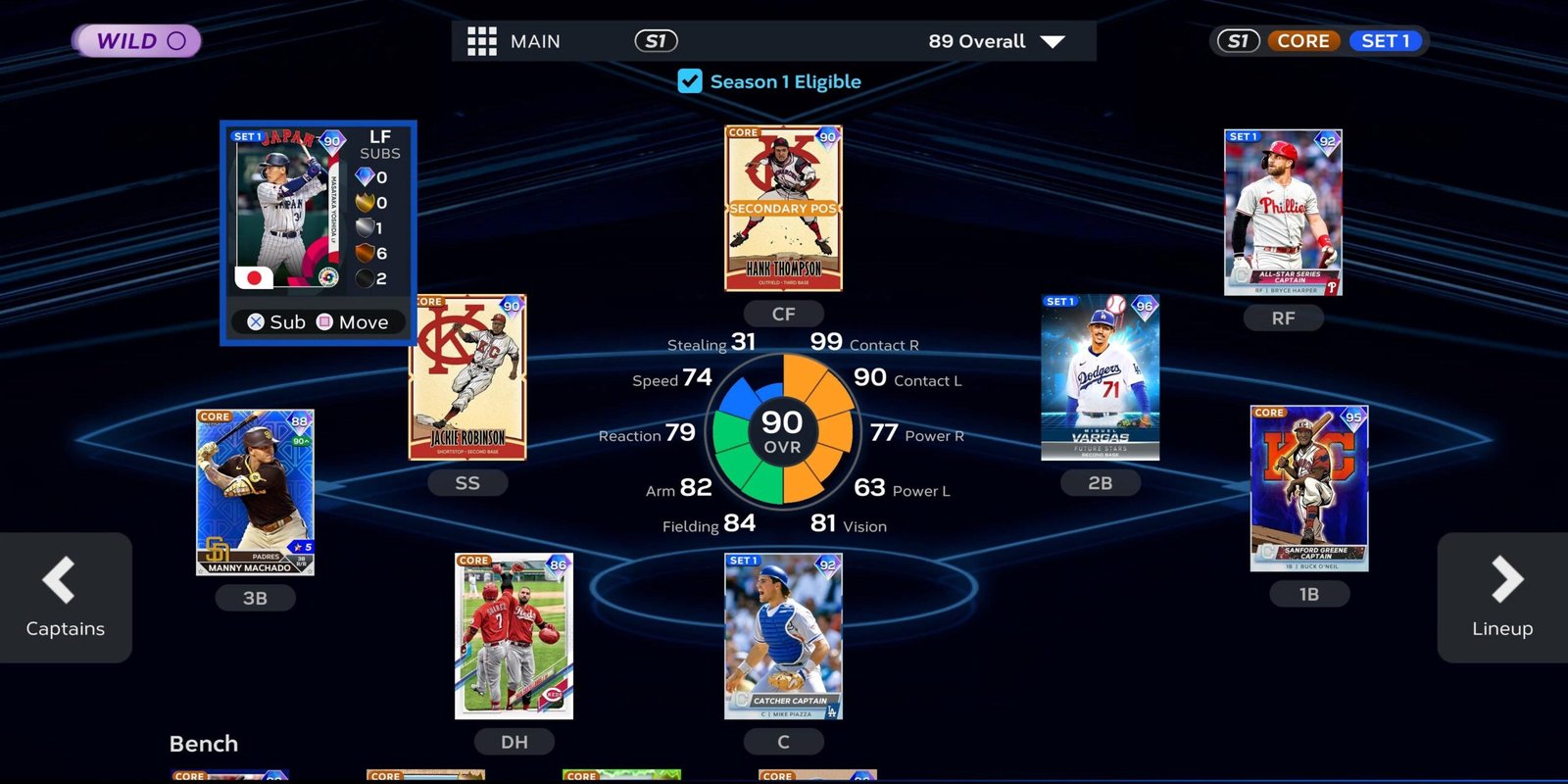This screenshot has height=784, width=1568.
Task: Select the SS position label under Jackie Robinson
Action: click(467, 482)
